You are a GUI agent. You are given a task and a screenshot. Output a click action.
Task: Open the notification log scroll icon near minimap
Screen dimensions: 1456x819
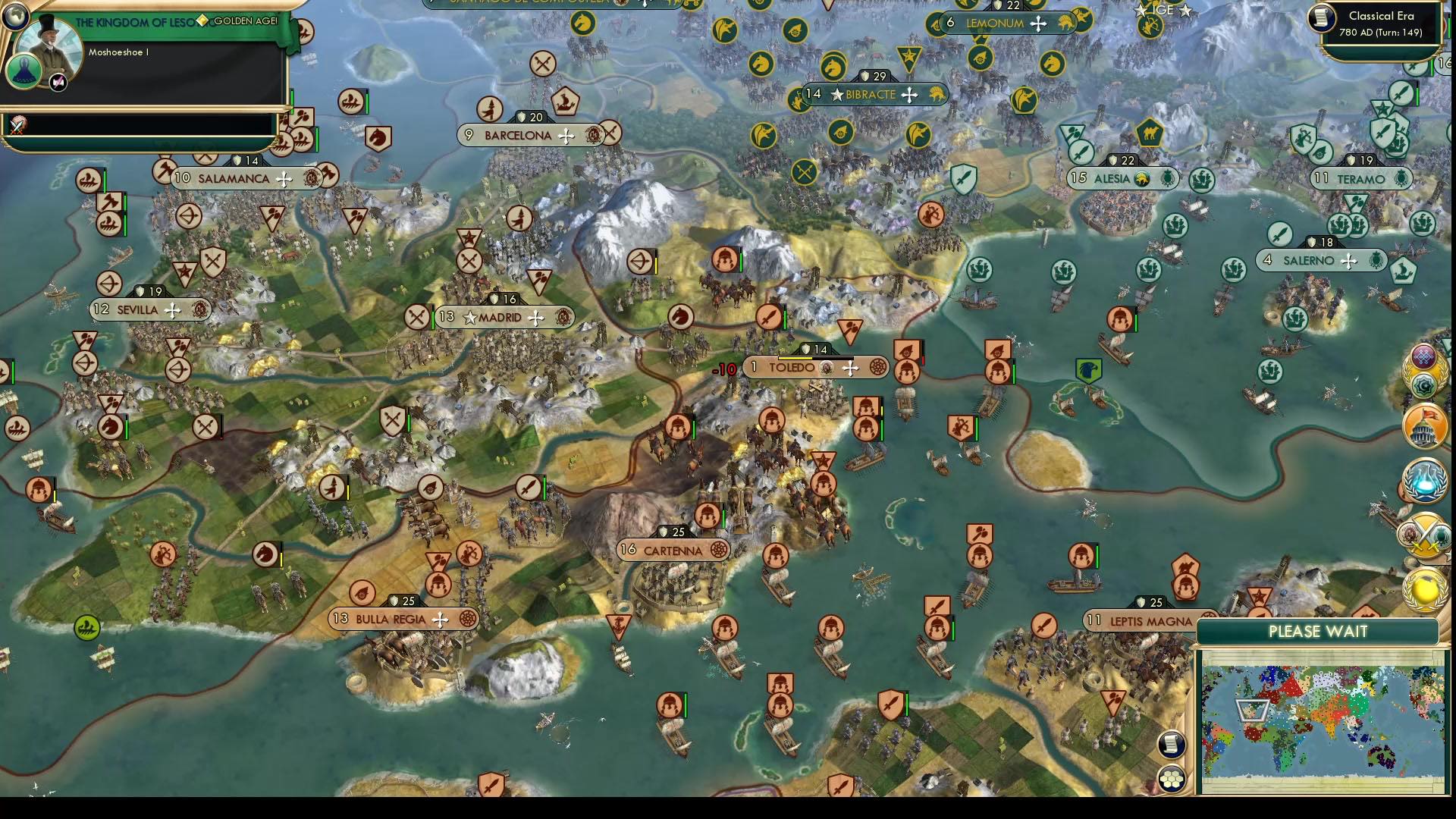coord(1172,745)
